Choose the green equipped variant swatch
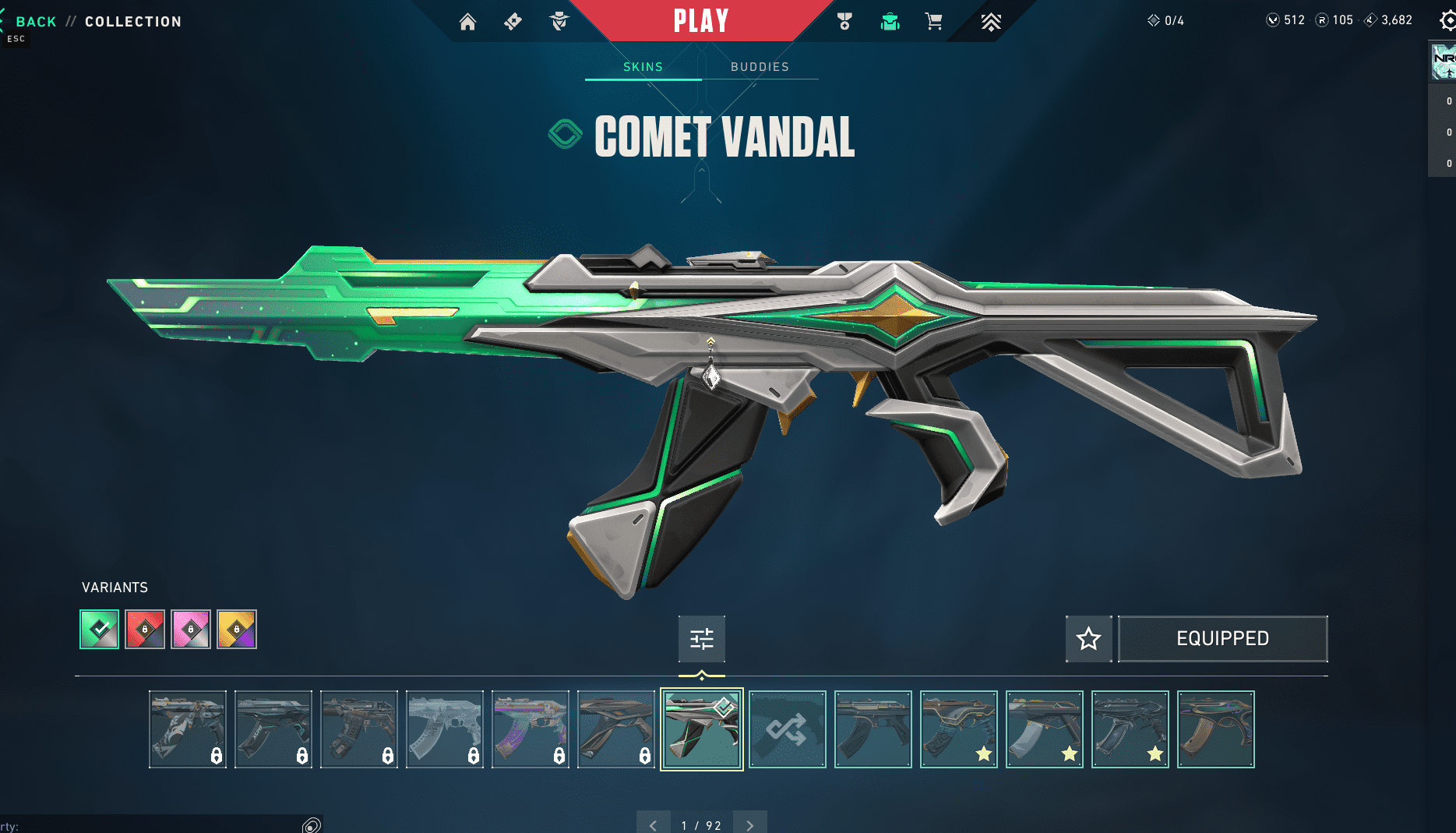The width and height of the screenshot is (1456, 833). (x=100, y=629)
